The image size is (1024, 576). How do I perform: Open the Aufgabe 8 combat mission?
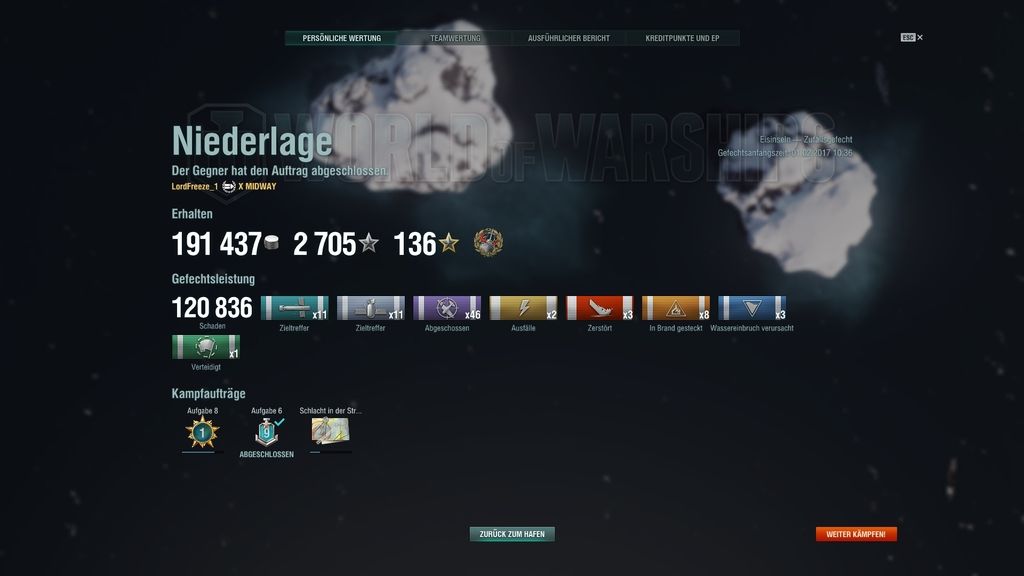[x=201, y=432]
